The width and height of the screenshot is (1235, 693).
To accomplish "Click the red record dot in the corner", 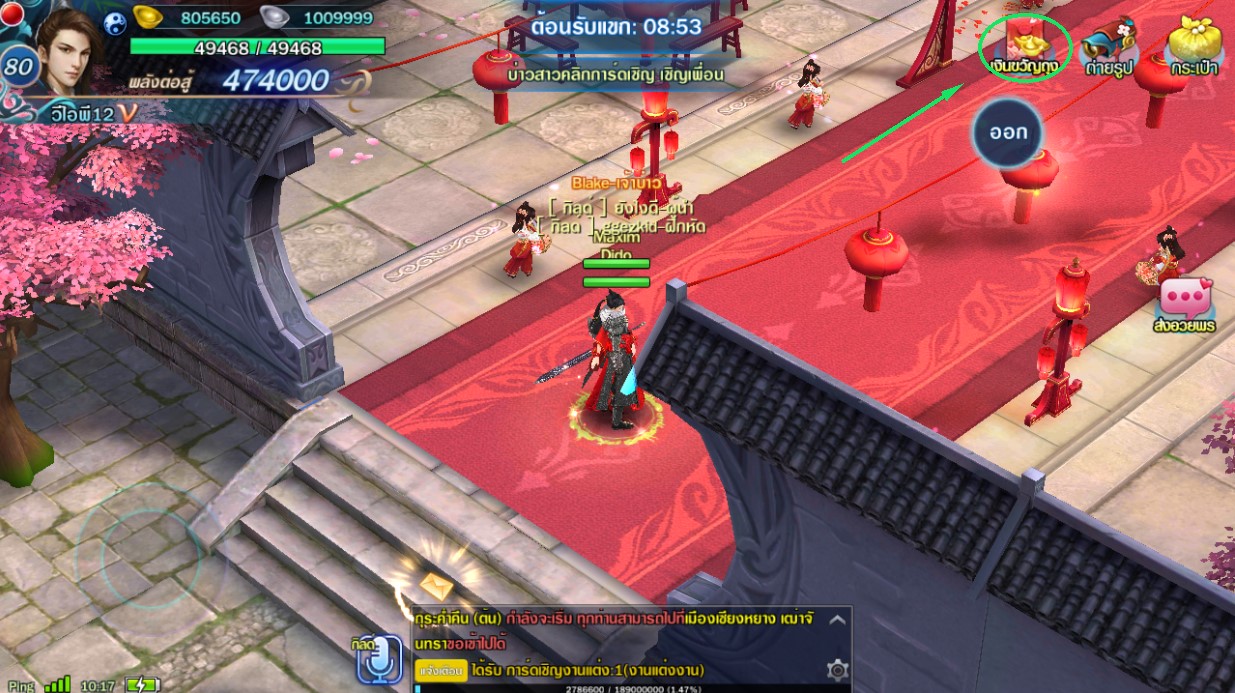I will pos(11,12).
